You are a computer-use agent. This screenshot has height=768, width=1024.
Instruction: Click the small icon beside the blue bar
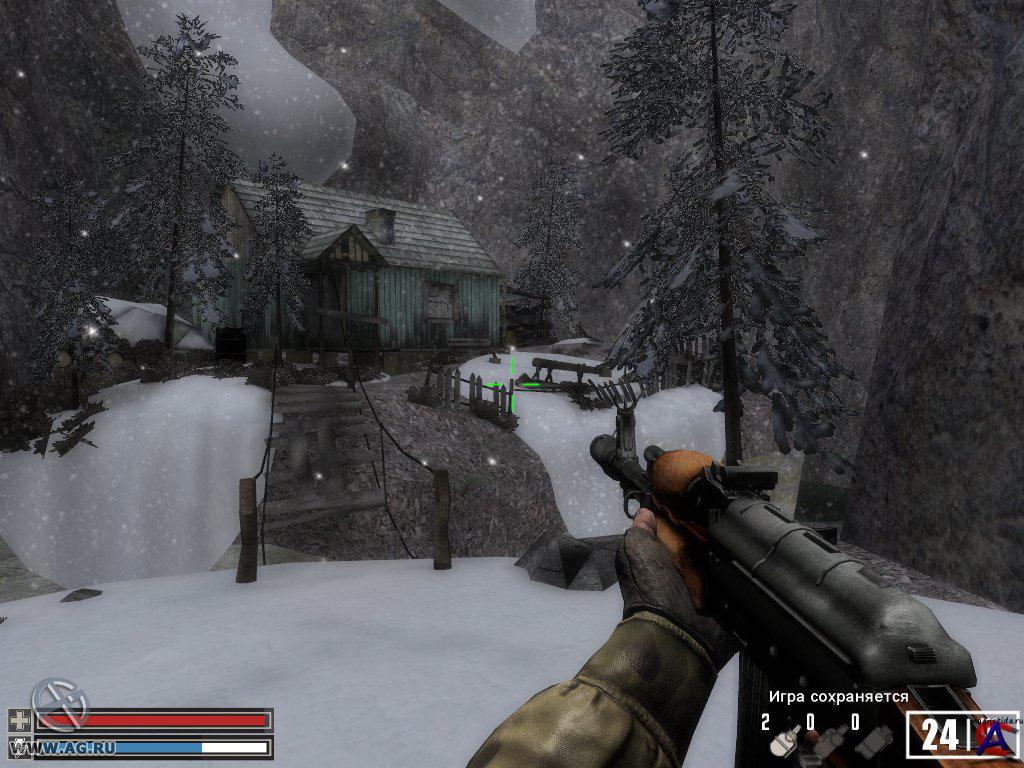point(19,746)
